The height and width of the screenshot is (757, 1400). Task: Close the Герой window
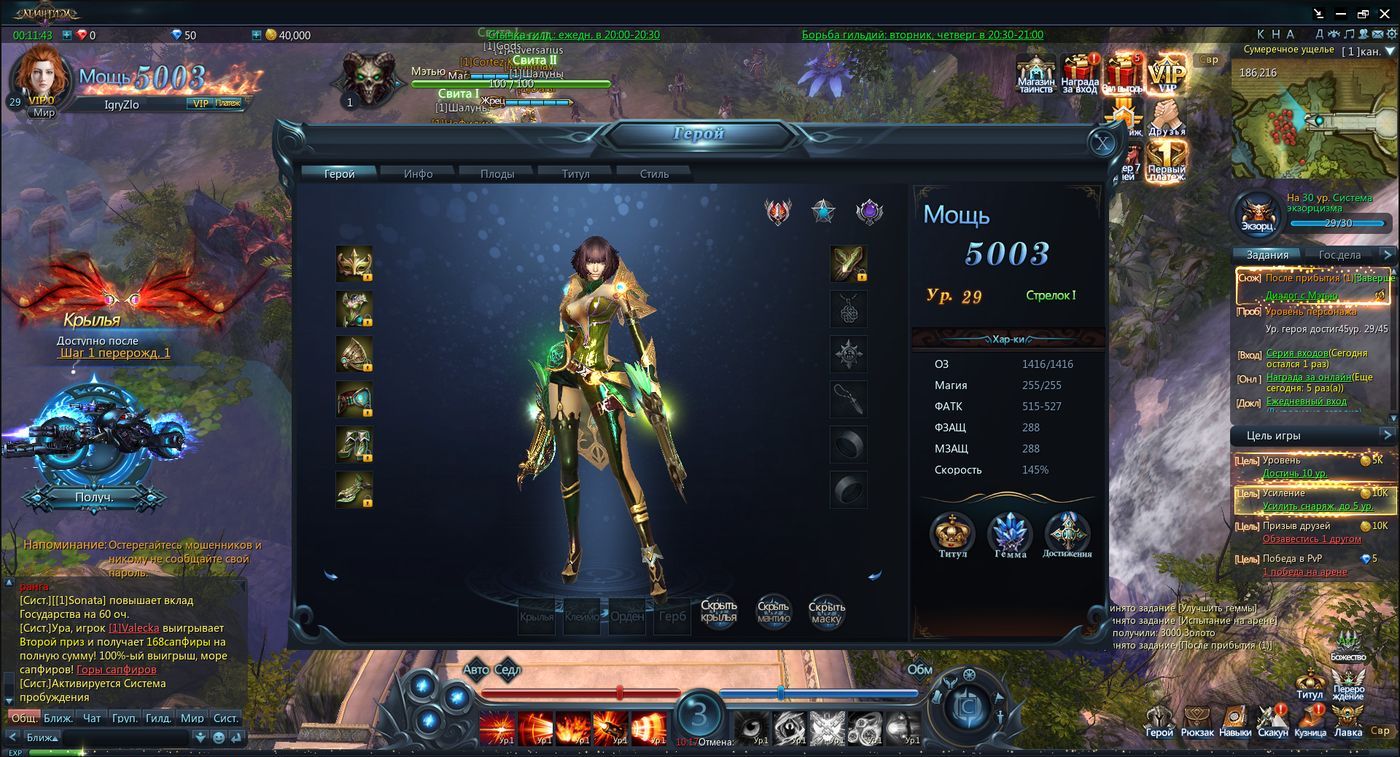coord(1102,143)
